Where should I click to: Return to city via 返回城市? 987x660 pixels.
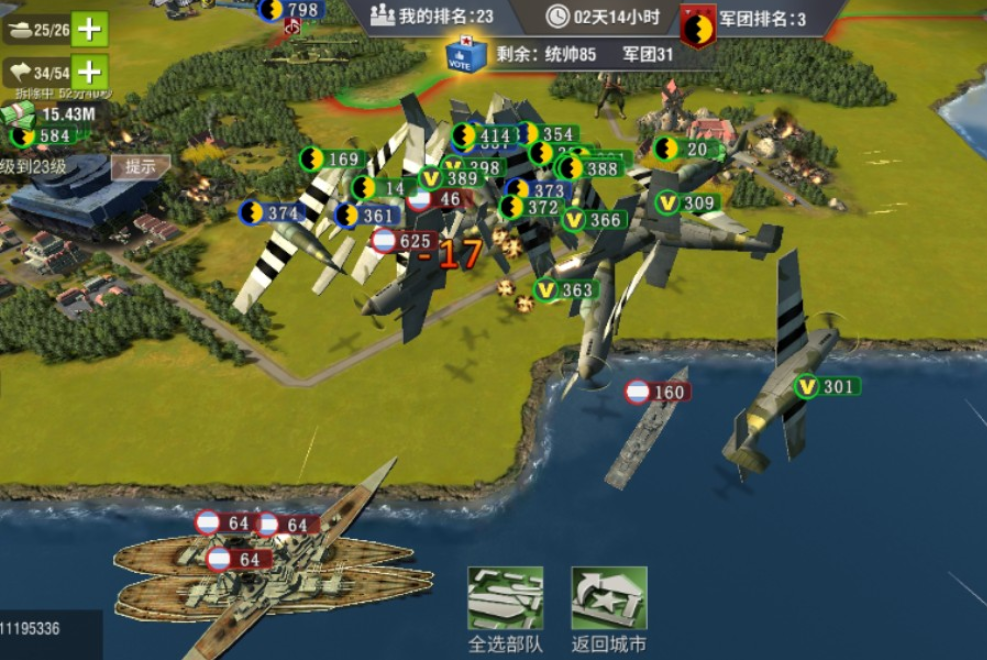coord(609,598)
